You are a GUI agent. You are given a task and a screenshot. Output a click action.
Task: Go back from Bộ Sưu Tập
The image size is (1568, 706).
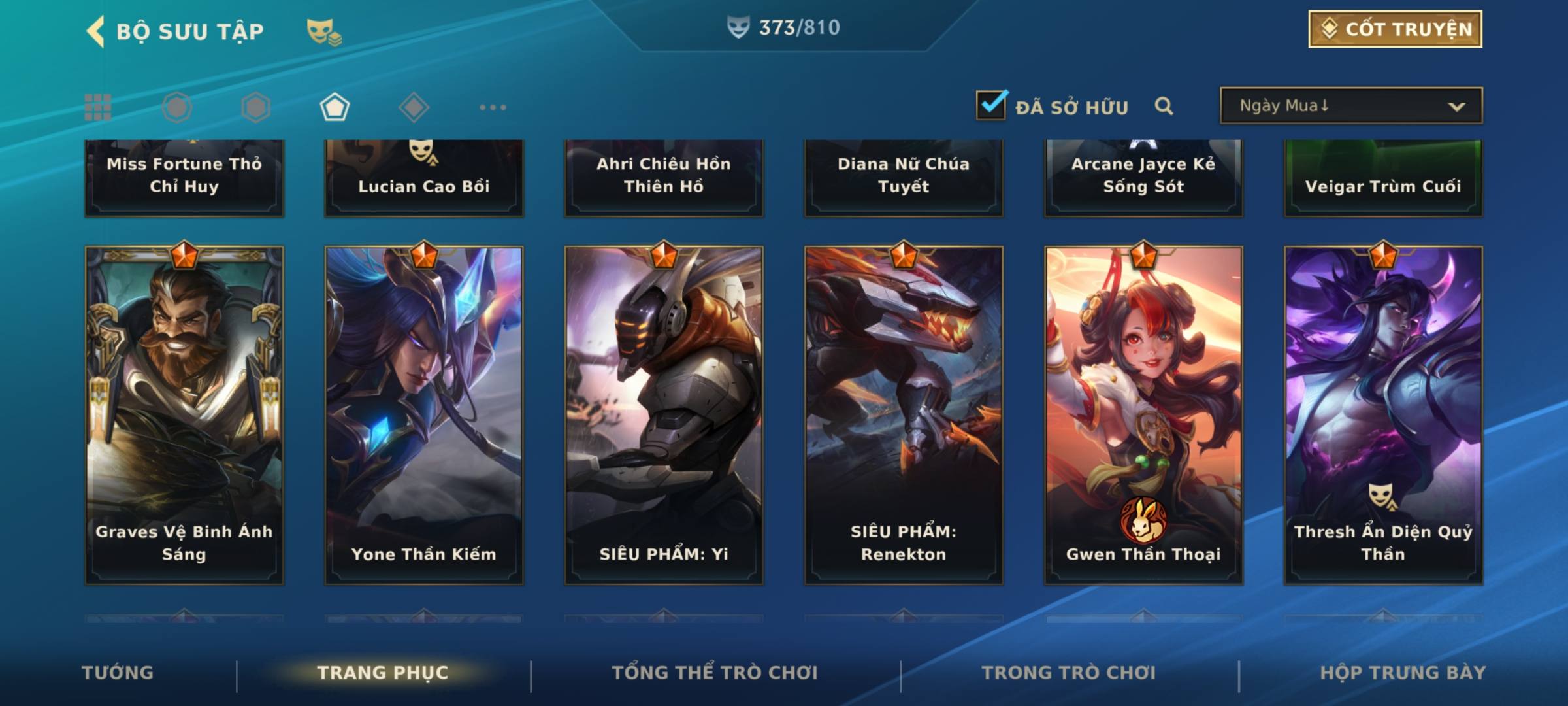click(x=96, y=31)
